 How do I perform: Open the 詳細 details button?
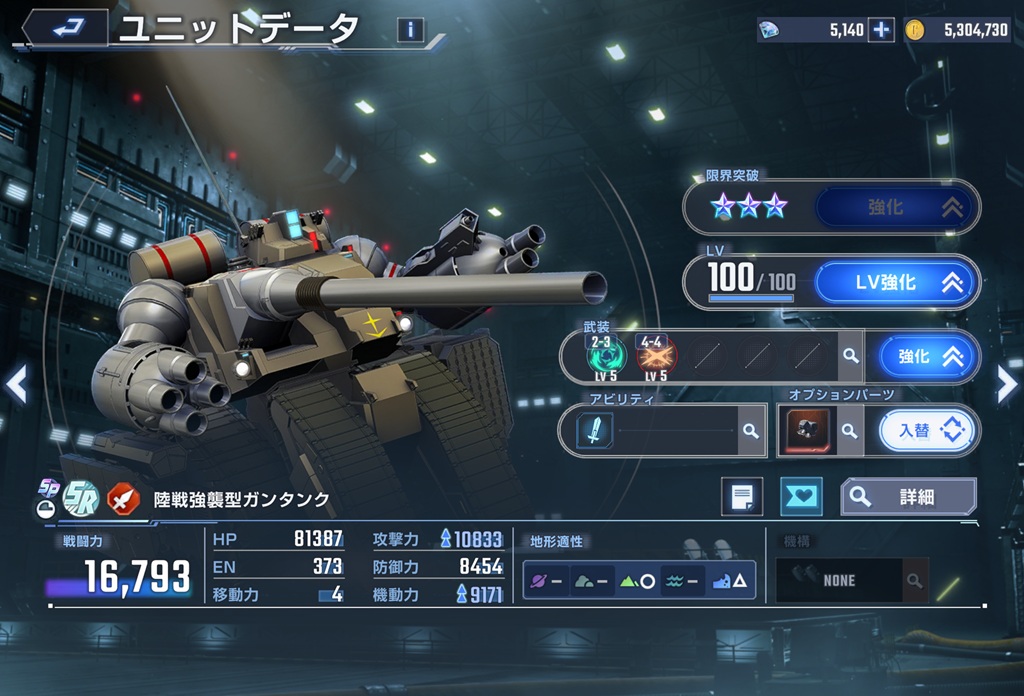908,496
